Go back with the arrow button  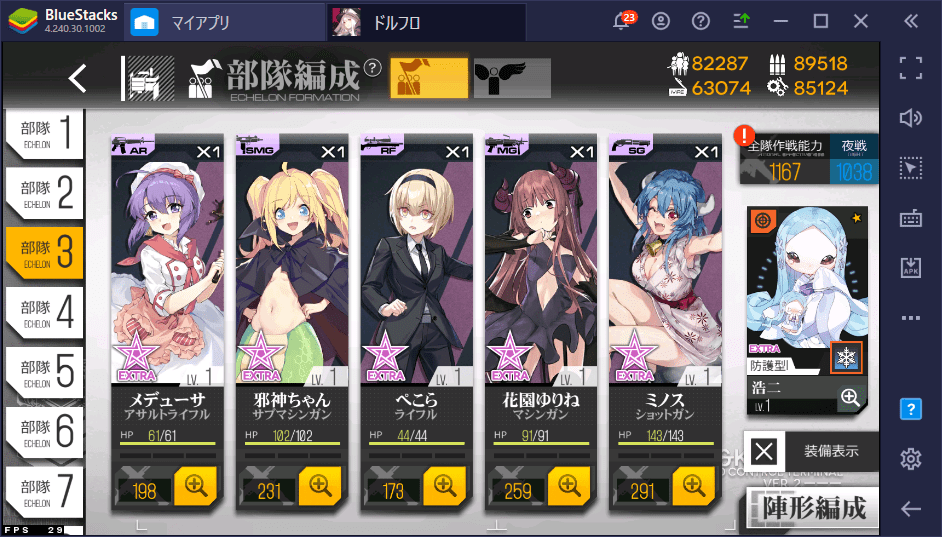coord(78,78)
